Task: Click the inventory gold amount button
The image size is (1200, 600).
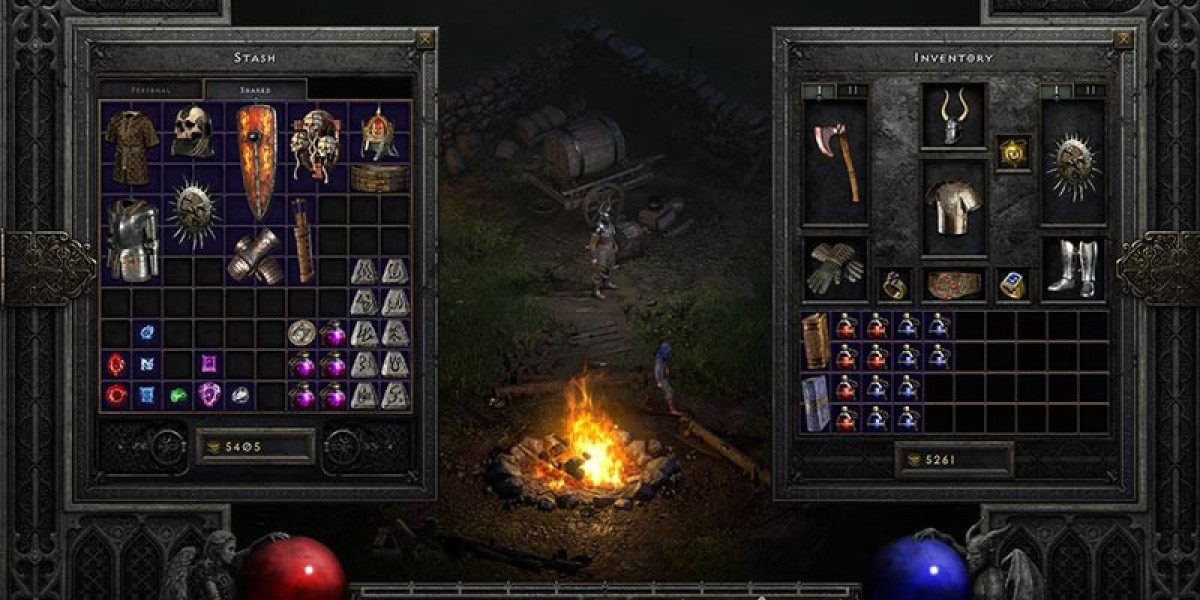Action: [x=953, y=460]
